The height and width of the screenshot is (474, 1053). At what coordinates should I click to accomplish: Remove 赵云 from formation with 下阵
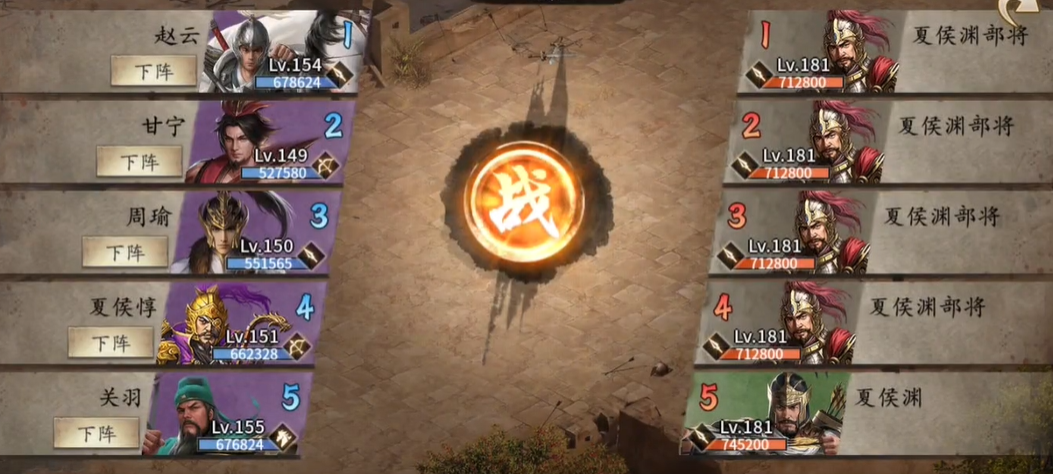click(153, 71)
